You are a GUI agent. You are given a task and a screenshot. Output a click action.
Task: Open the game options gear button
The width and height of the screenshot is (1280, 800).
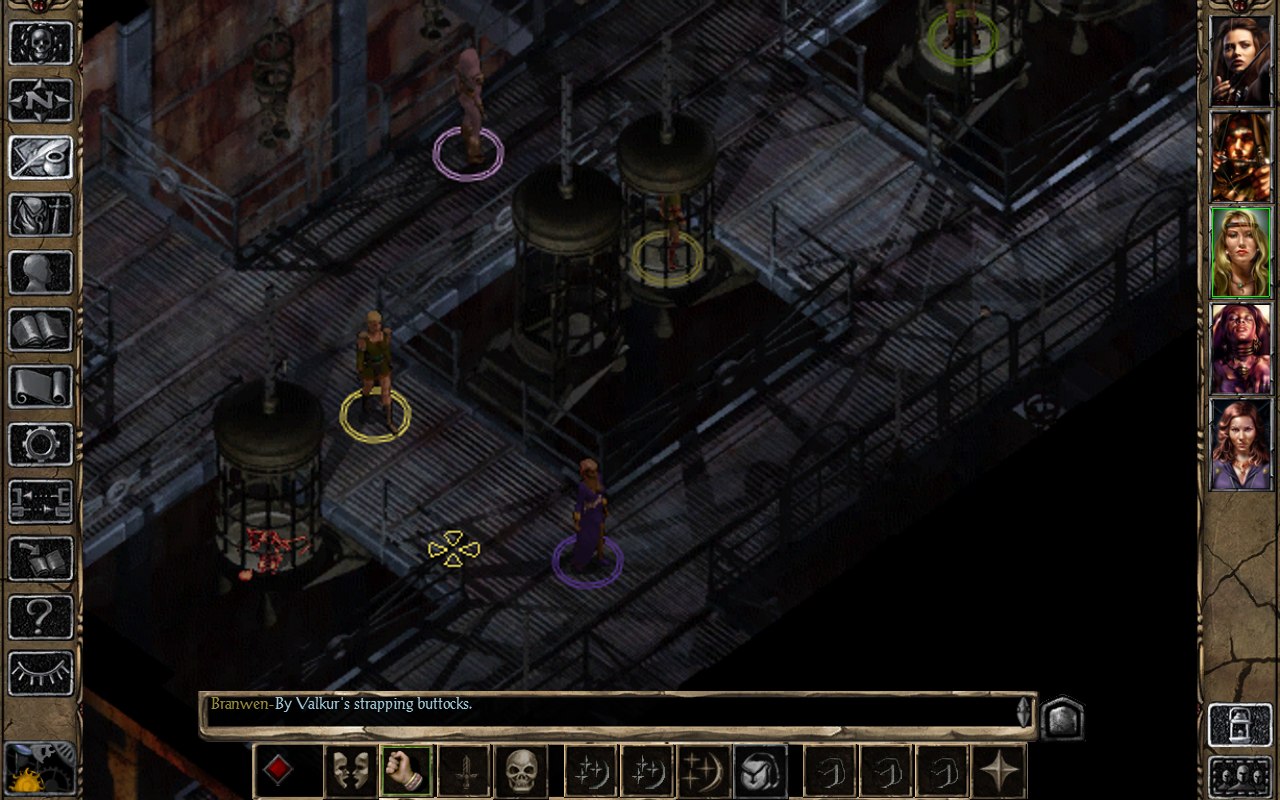[x=41, y=443]
